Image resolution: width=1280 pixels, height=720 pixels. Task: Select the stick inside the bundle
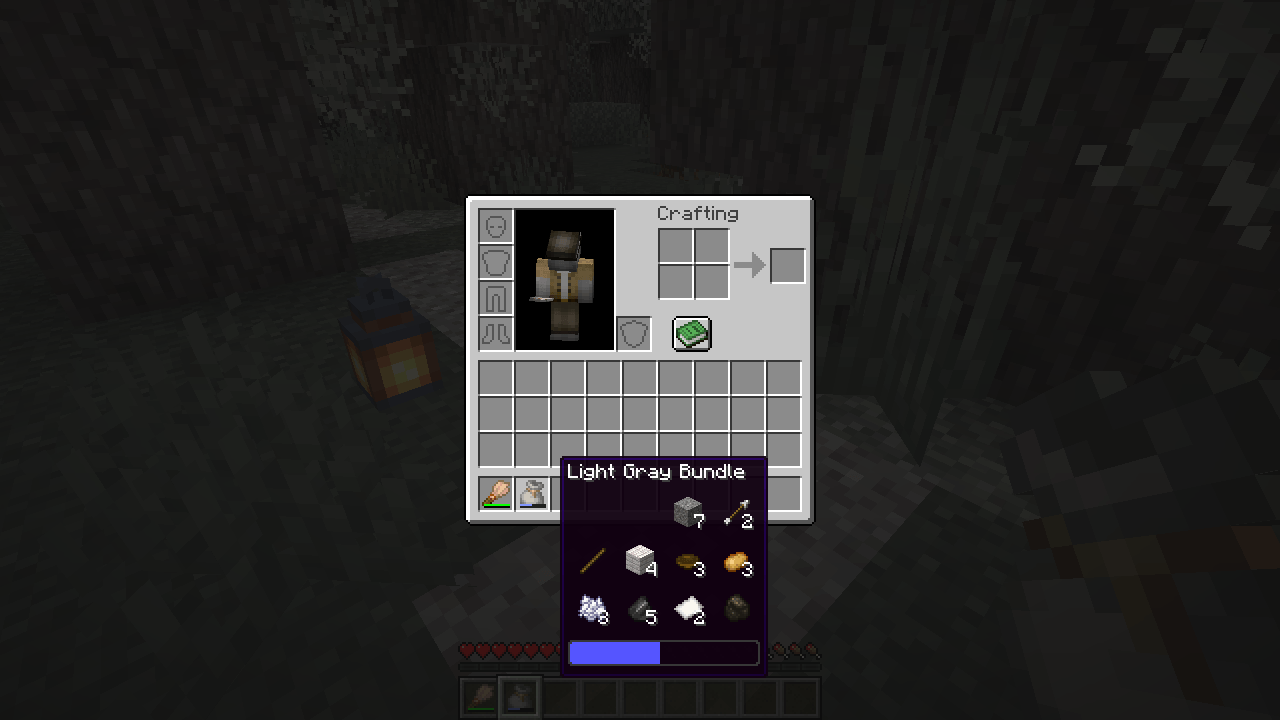tap(590, 560)
